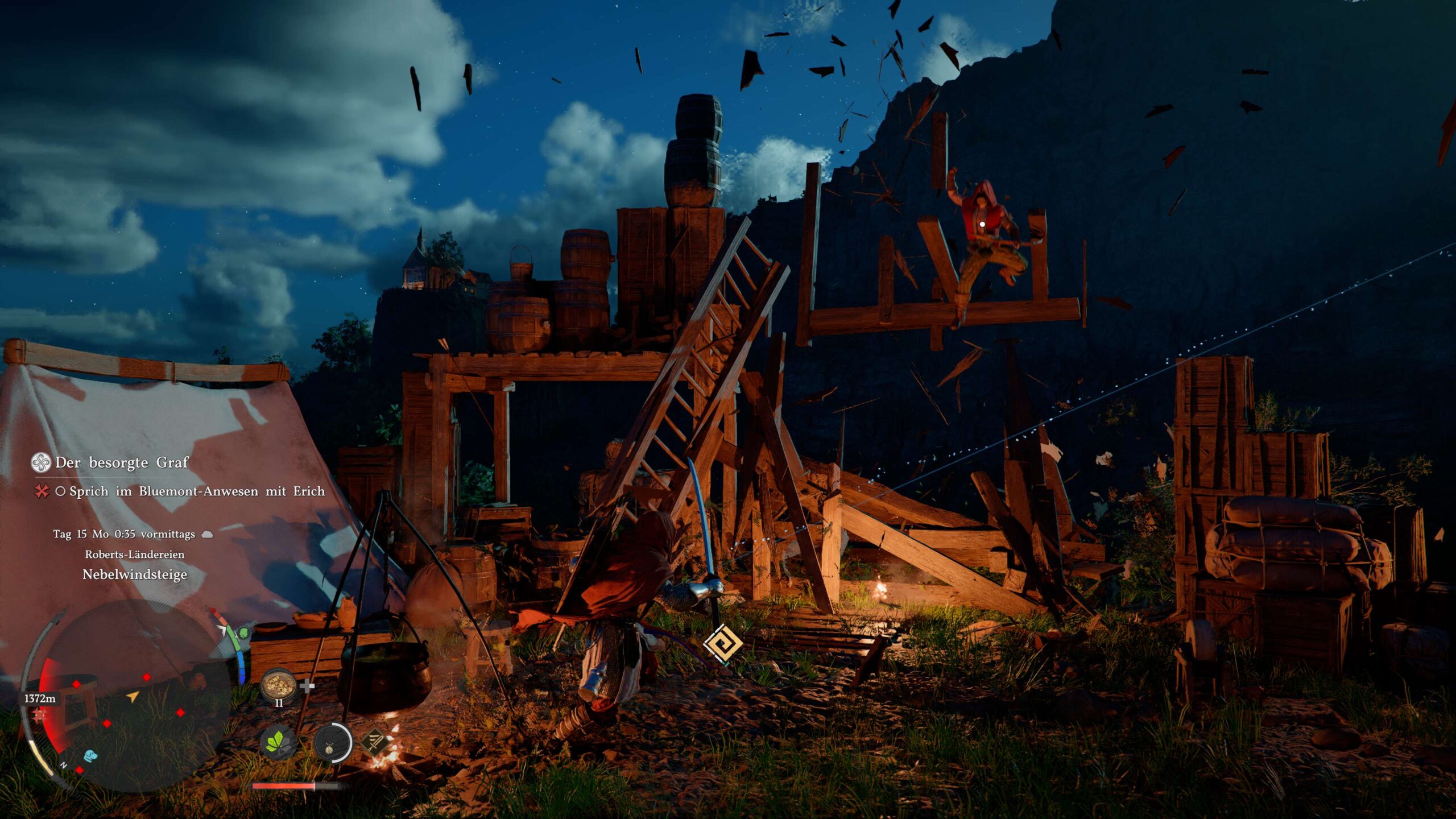Select the food bowl consumable slot

[279, 685]
